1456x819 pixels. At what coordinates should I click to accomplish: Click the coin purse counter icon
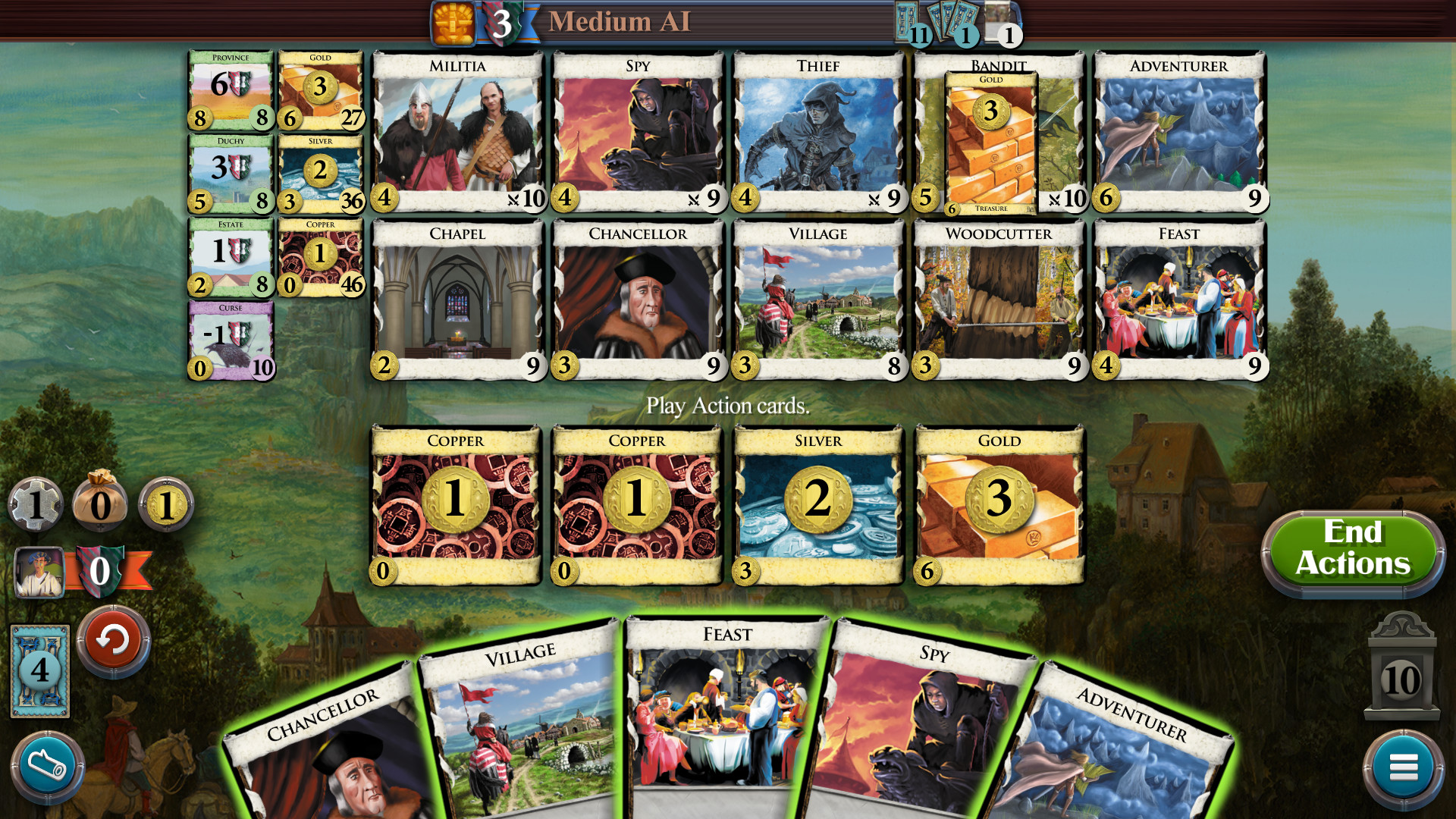[x=101, y=504]
